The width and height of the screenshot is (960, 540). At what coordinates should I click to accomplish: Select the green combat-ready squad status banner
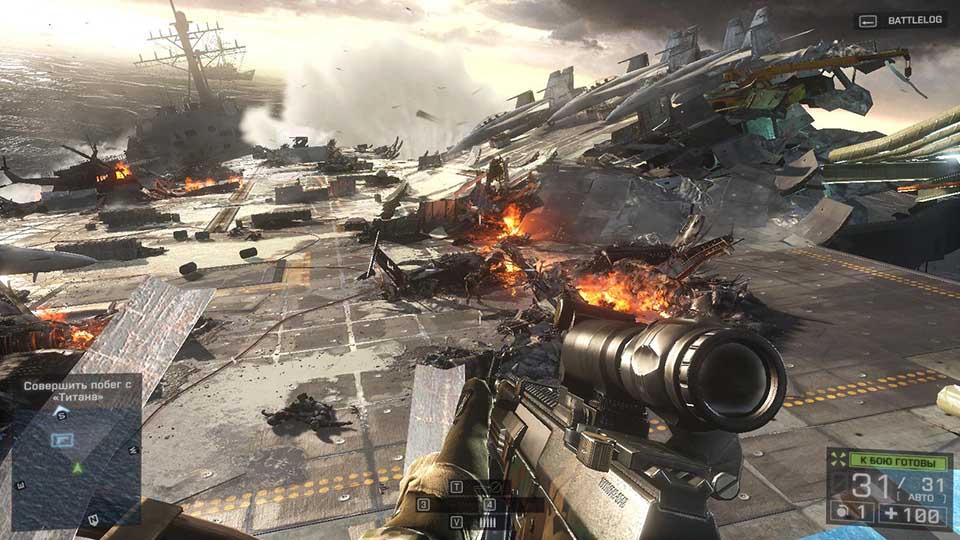click(896, 462)
